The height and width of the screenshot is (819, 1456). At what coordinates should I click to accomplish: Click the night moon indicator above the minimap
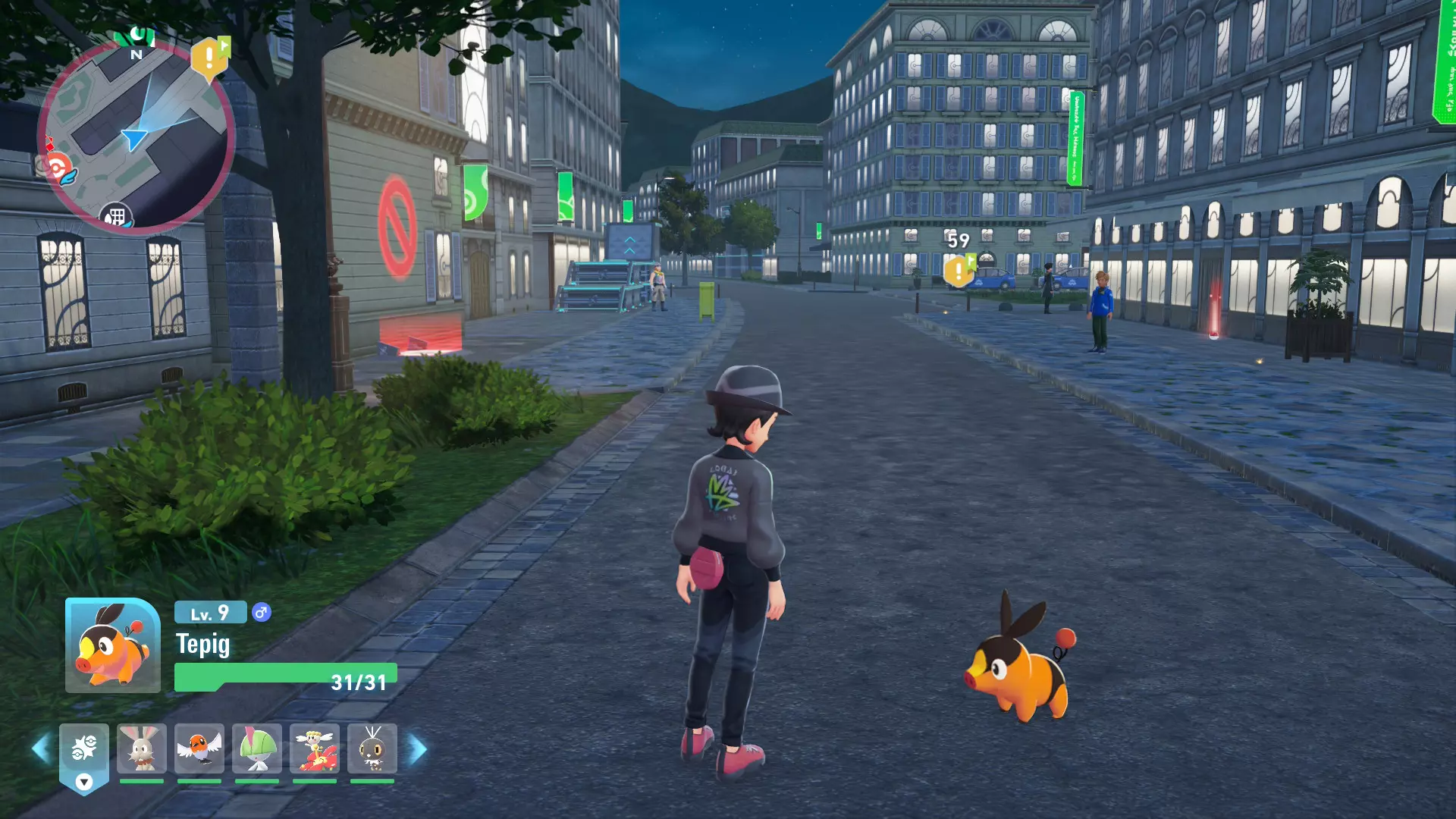[x=136, y=34]
